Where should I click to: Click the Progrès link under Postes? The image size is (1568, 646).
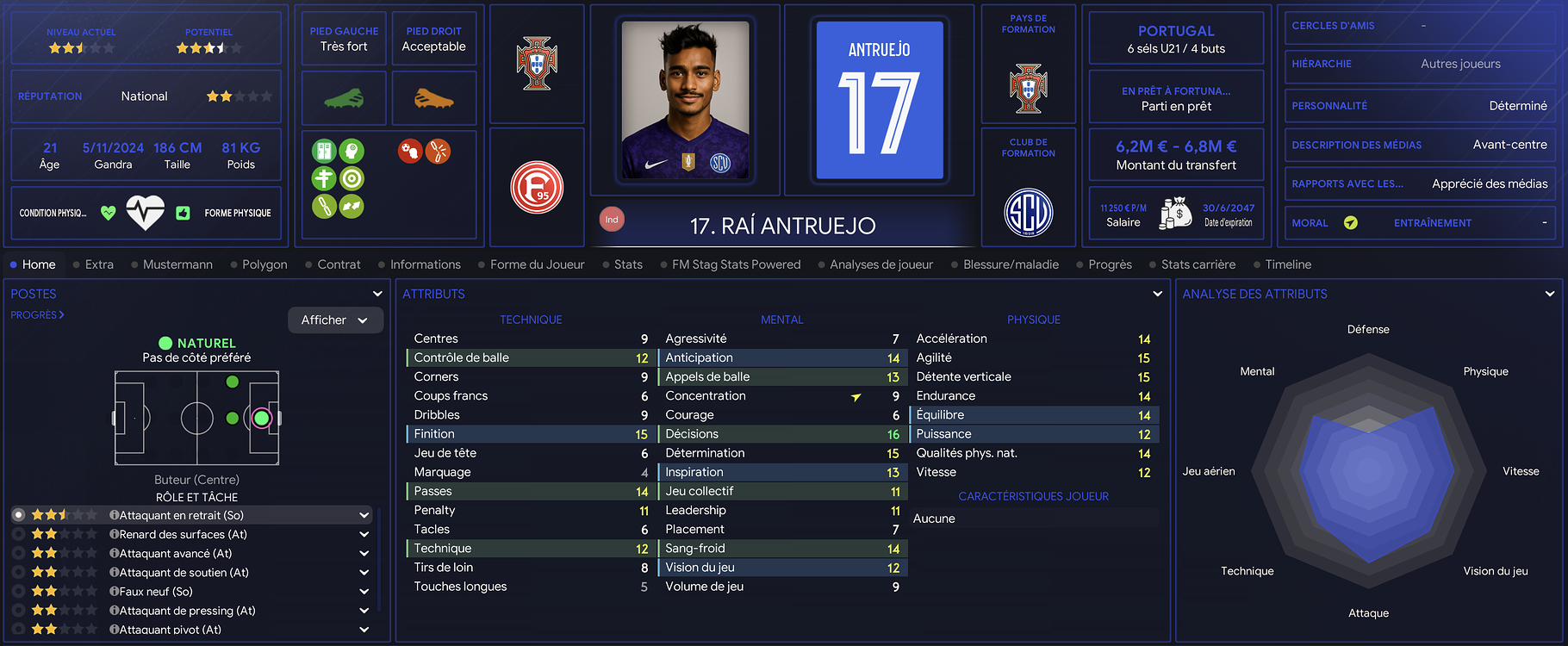click(37, 315)
